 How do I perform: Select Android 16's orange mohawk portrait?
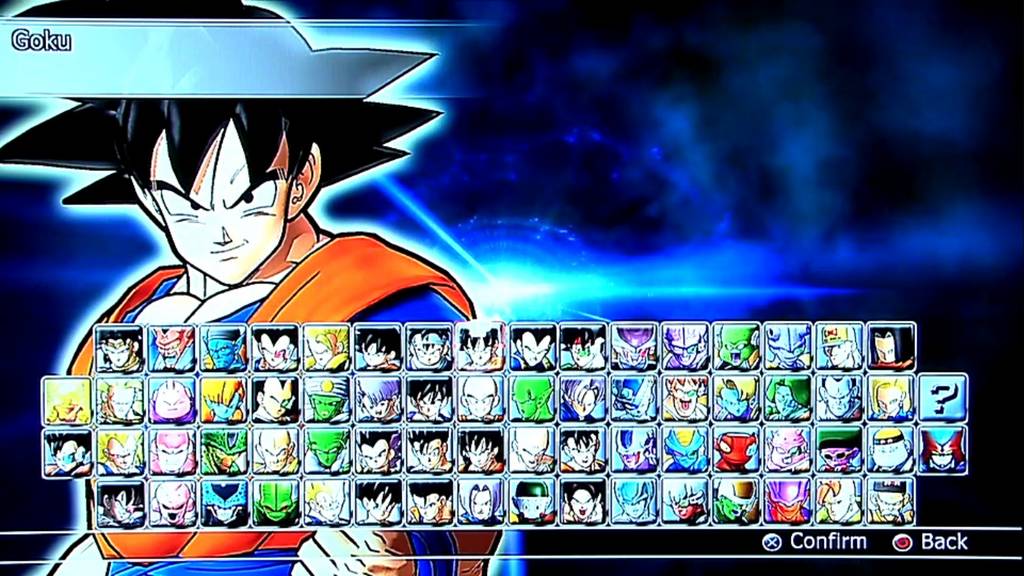click(840, 502)
